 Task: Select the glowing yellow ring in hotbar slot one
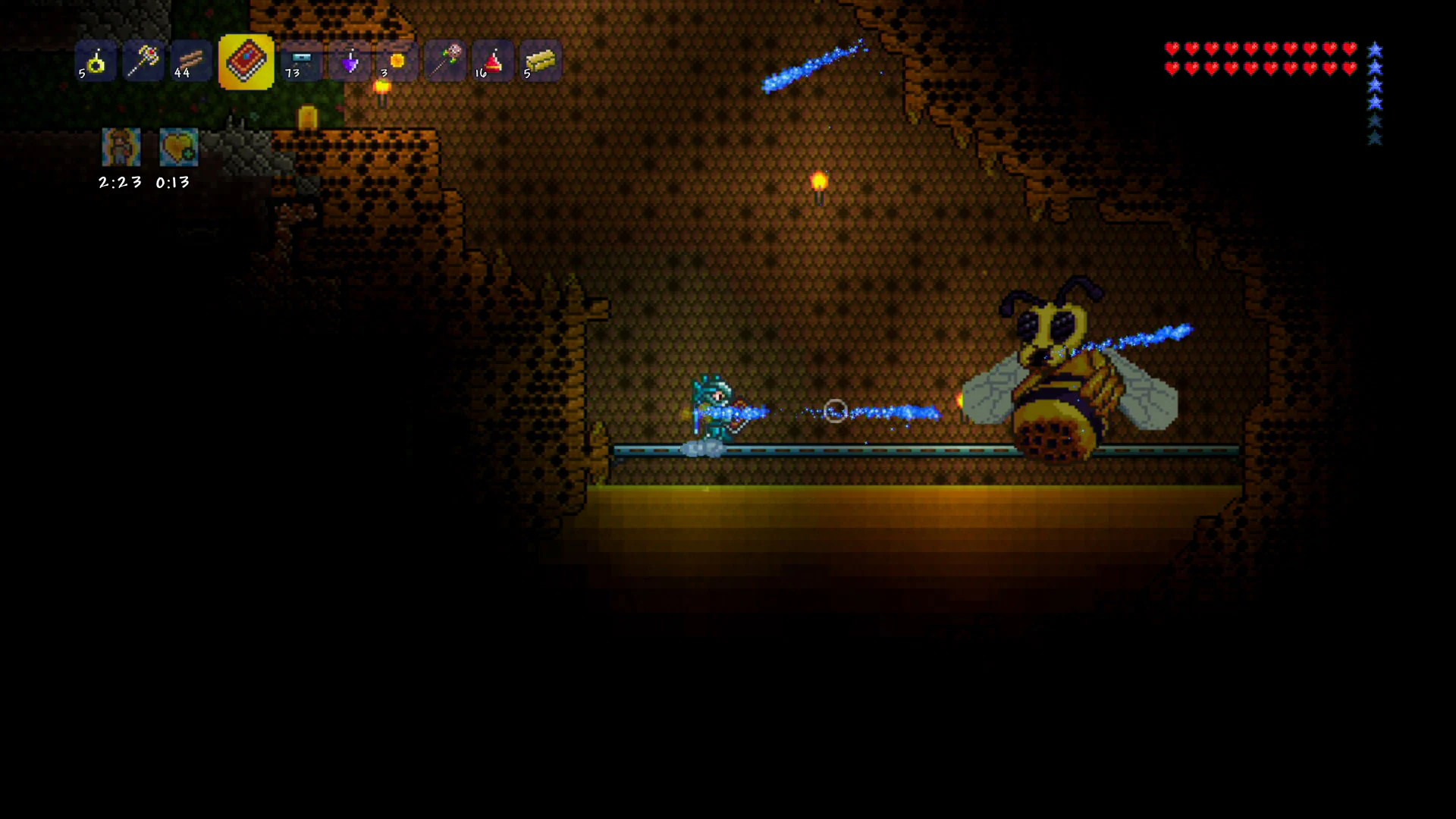click(x=95, y=62)
